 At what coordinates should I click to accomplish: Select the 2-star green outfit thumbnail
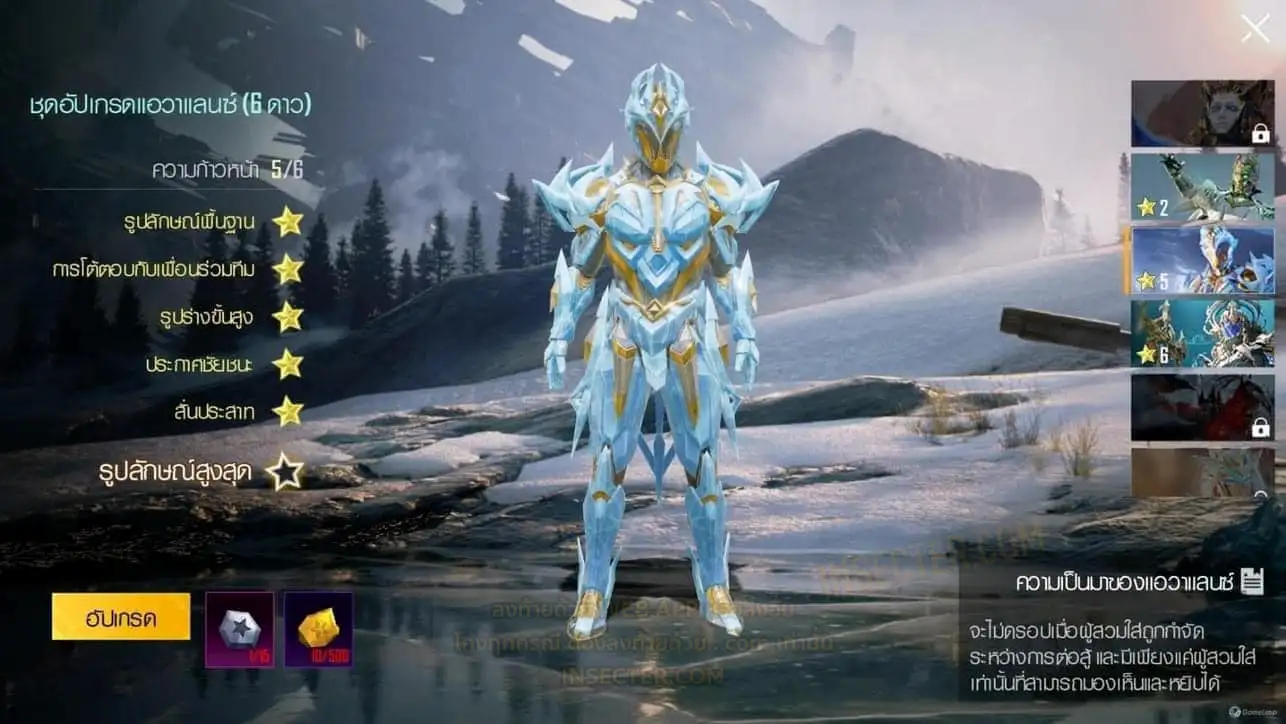(1202, 186)
